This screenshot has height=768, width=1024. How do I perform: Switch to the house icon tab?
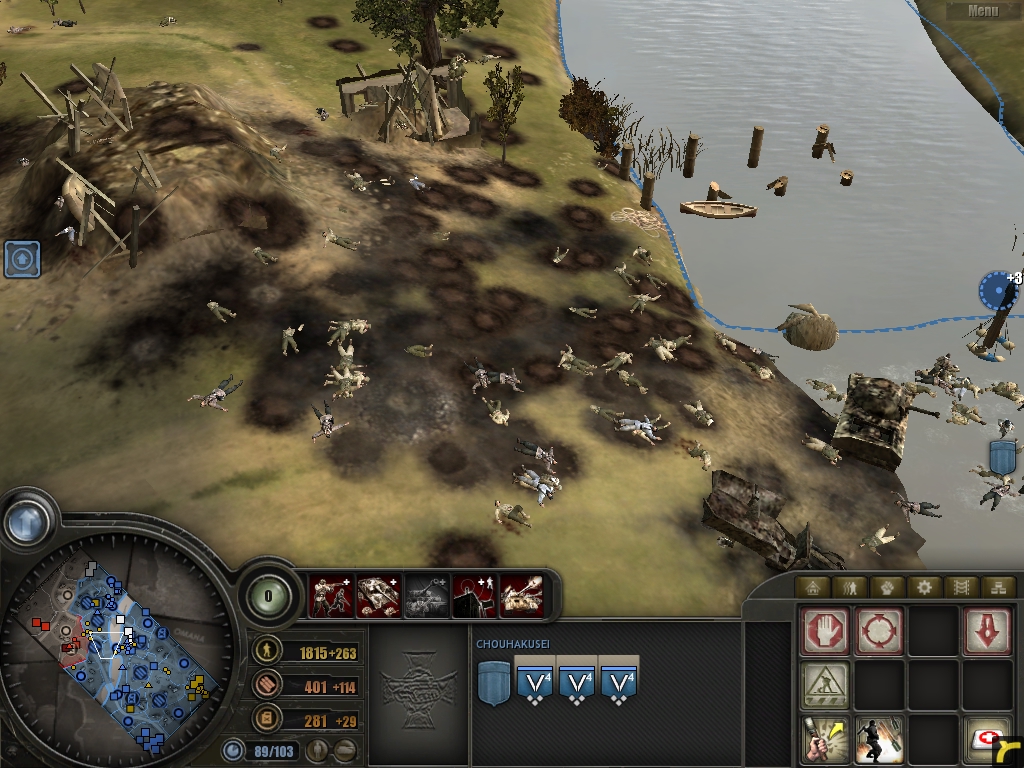[x=813, y=587]
